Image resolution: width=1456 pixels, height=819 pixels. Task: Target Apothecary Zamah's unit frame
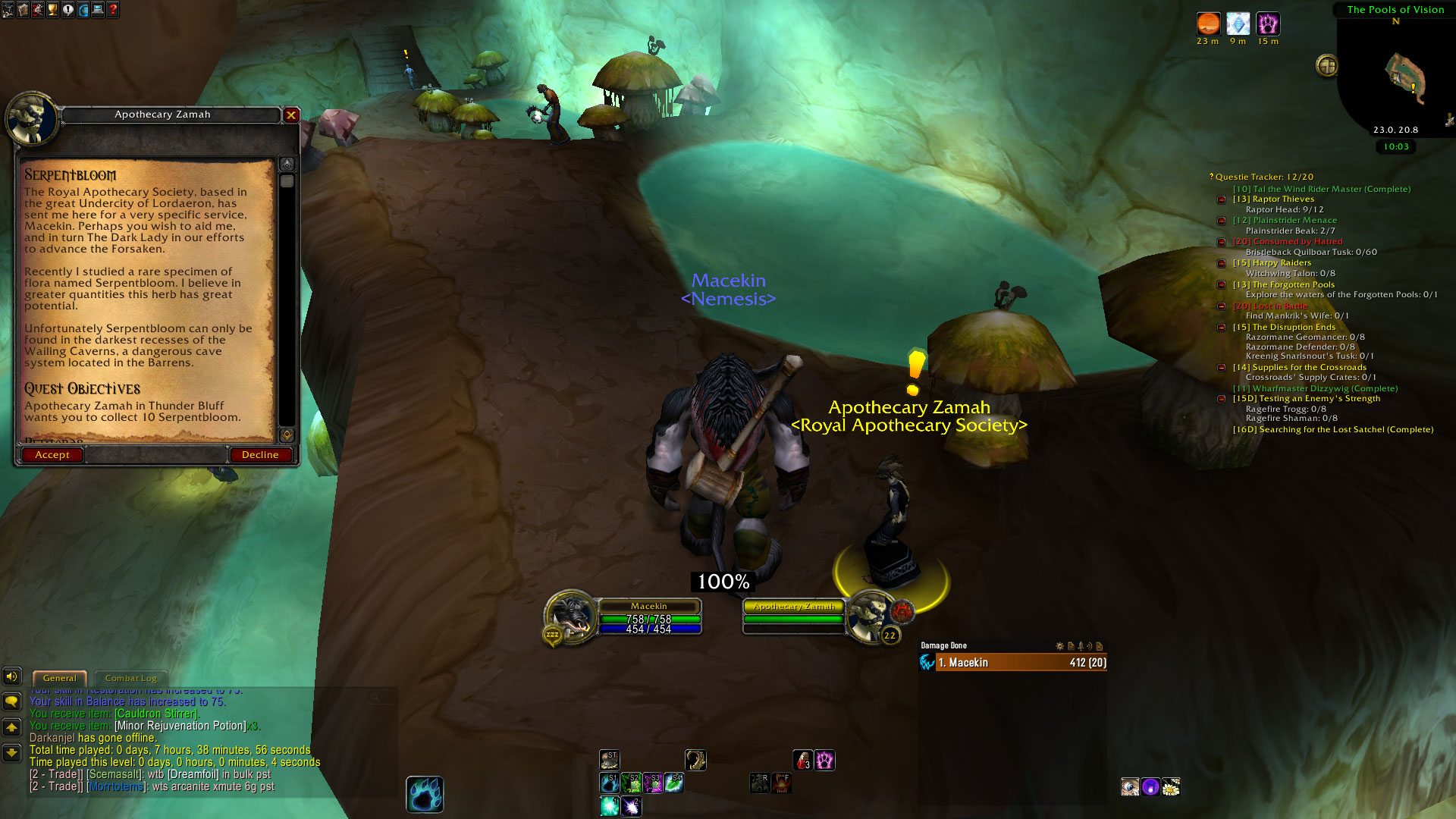pos(793,613)
